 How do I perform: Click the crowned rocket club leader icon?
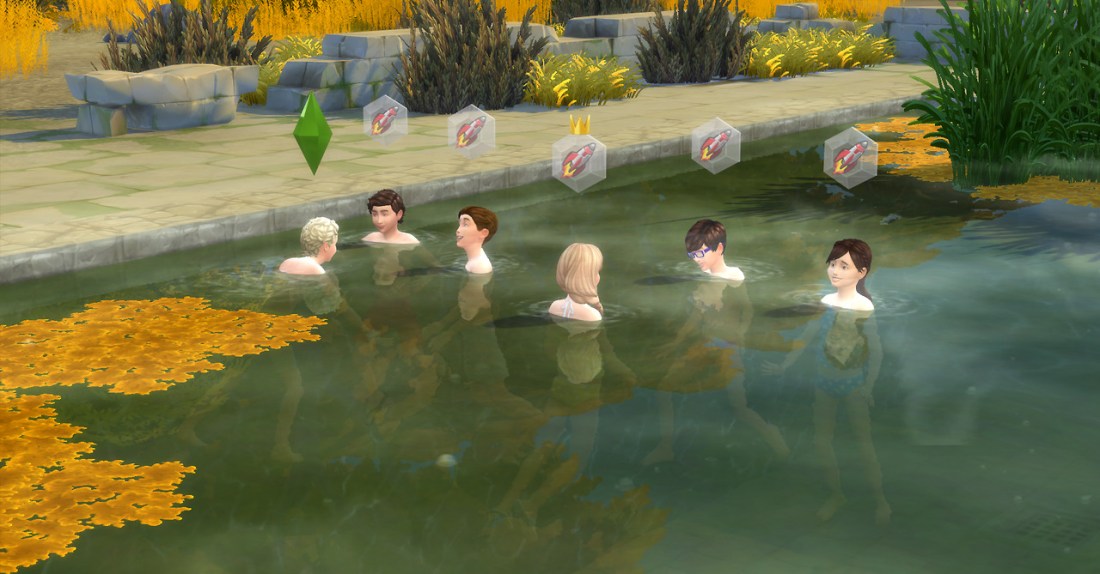tap(578, 158)
